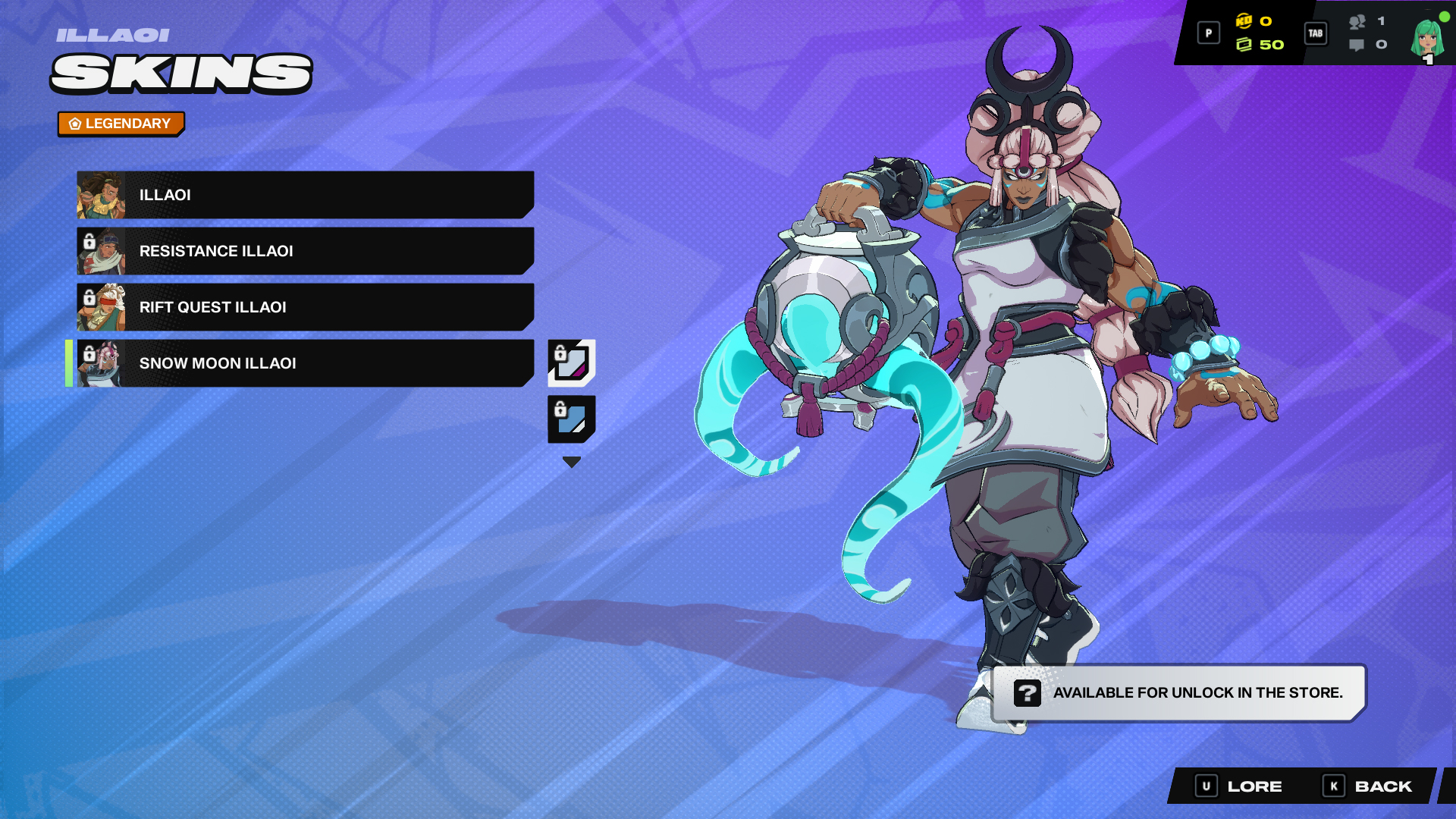Image resolution: width=1456 pixels, height=819 pixels.
Task: Open the social panel via TAB button
Action: pos(1316,33)
